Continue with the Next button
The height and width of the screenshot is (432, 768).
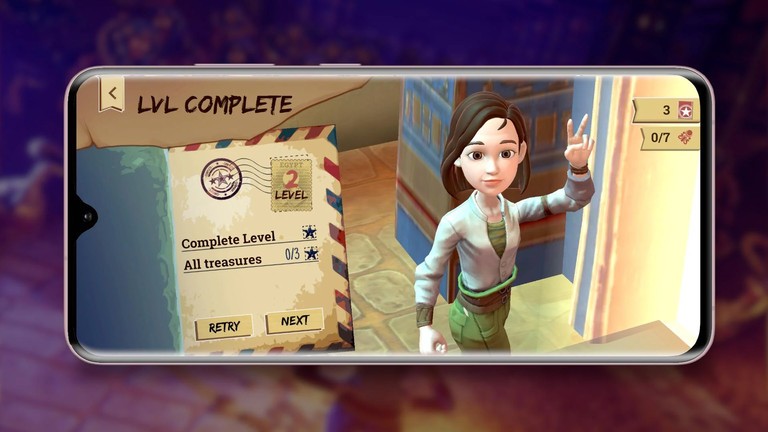coord(294,321)
